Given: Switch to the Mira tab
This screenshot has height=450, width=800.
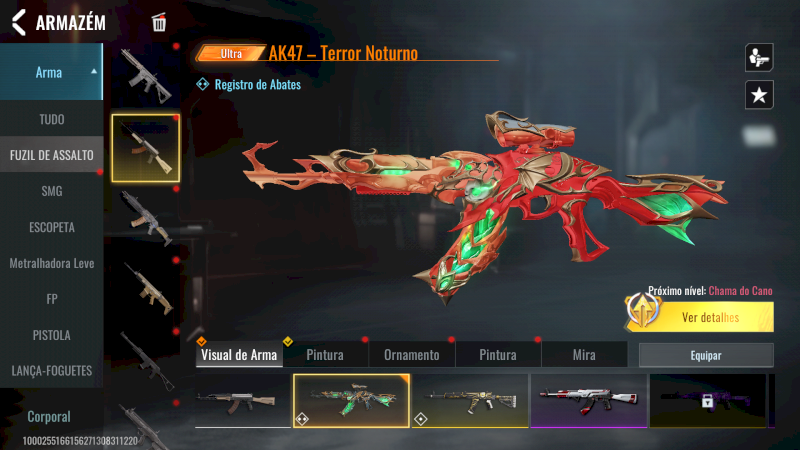Looking at the screenshot, I should (584, 355).
